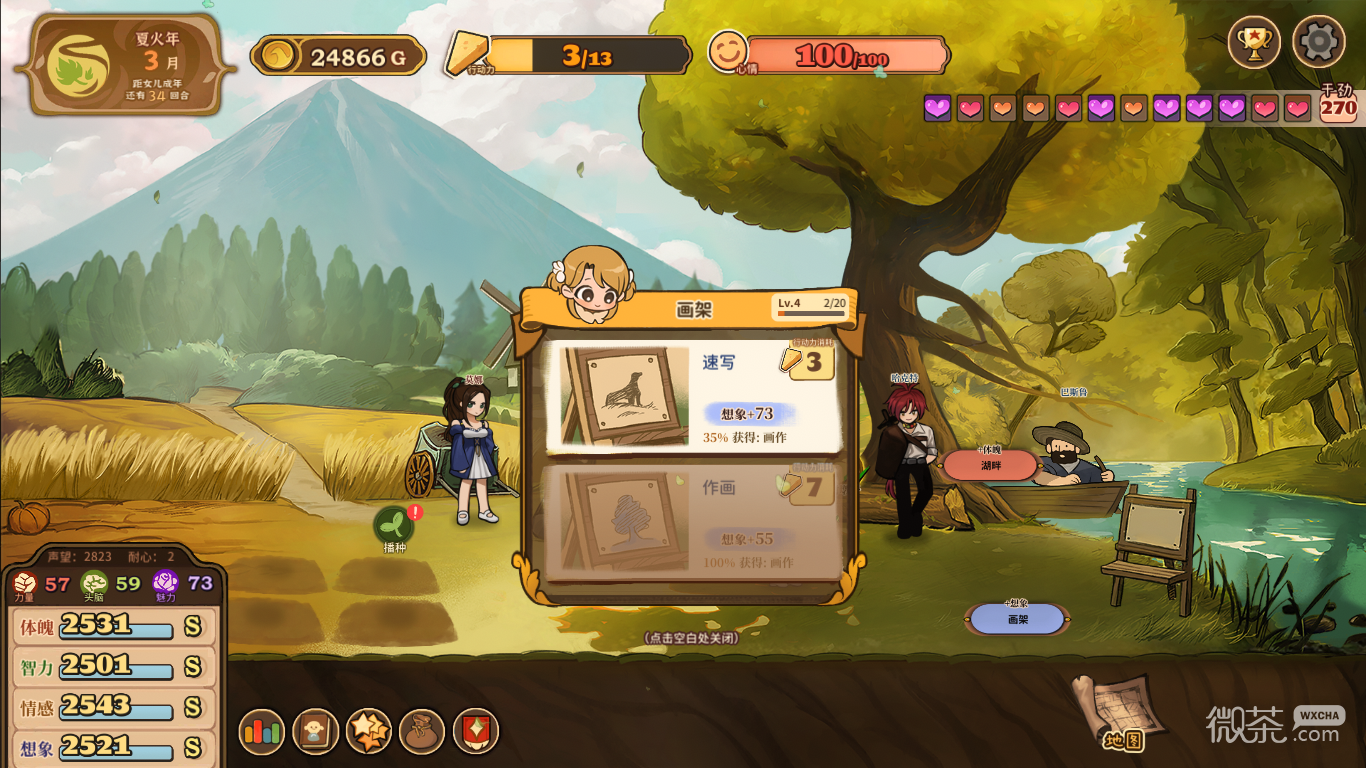Activate the 播种 sowing sprout icon

(394, 526)
